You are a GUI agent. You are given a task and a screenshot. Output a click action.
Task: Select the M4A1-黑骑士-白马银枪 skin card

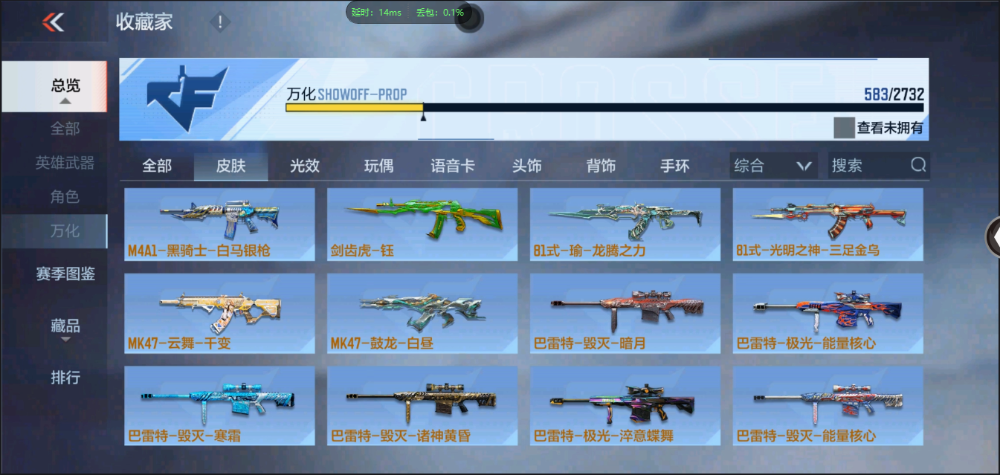[220, 224]
